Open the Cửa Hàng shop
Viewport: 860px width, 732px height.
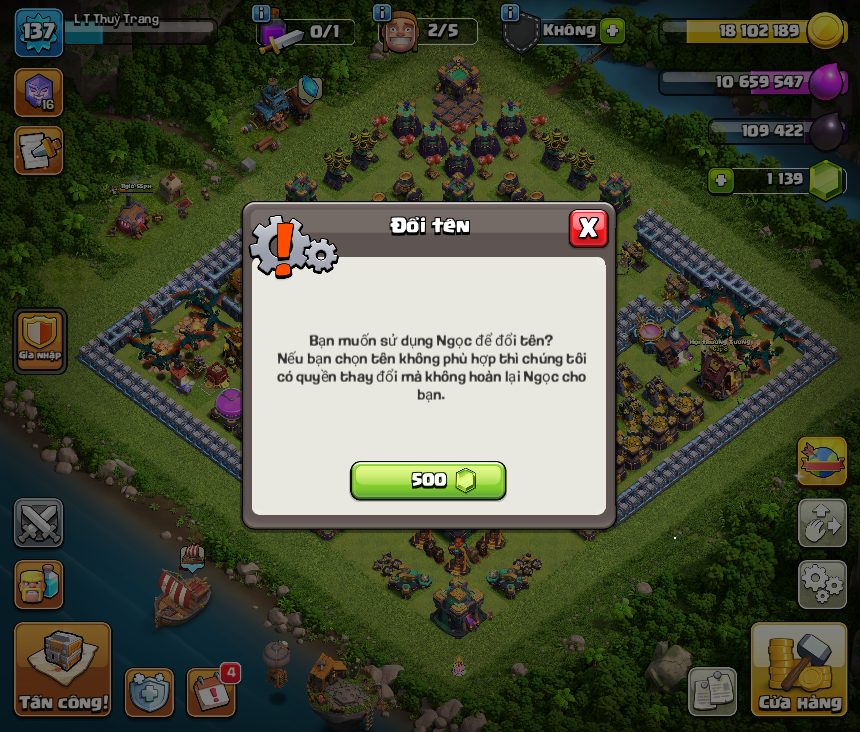pyautogui.click(x=799, y=670)
